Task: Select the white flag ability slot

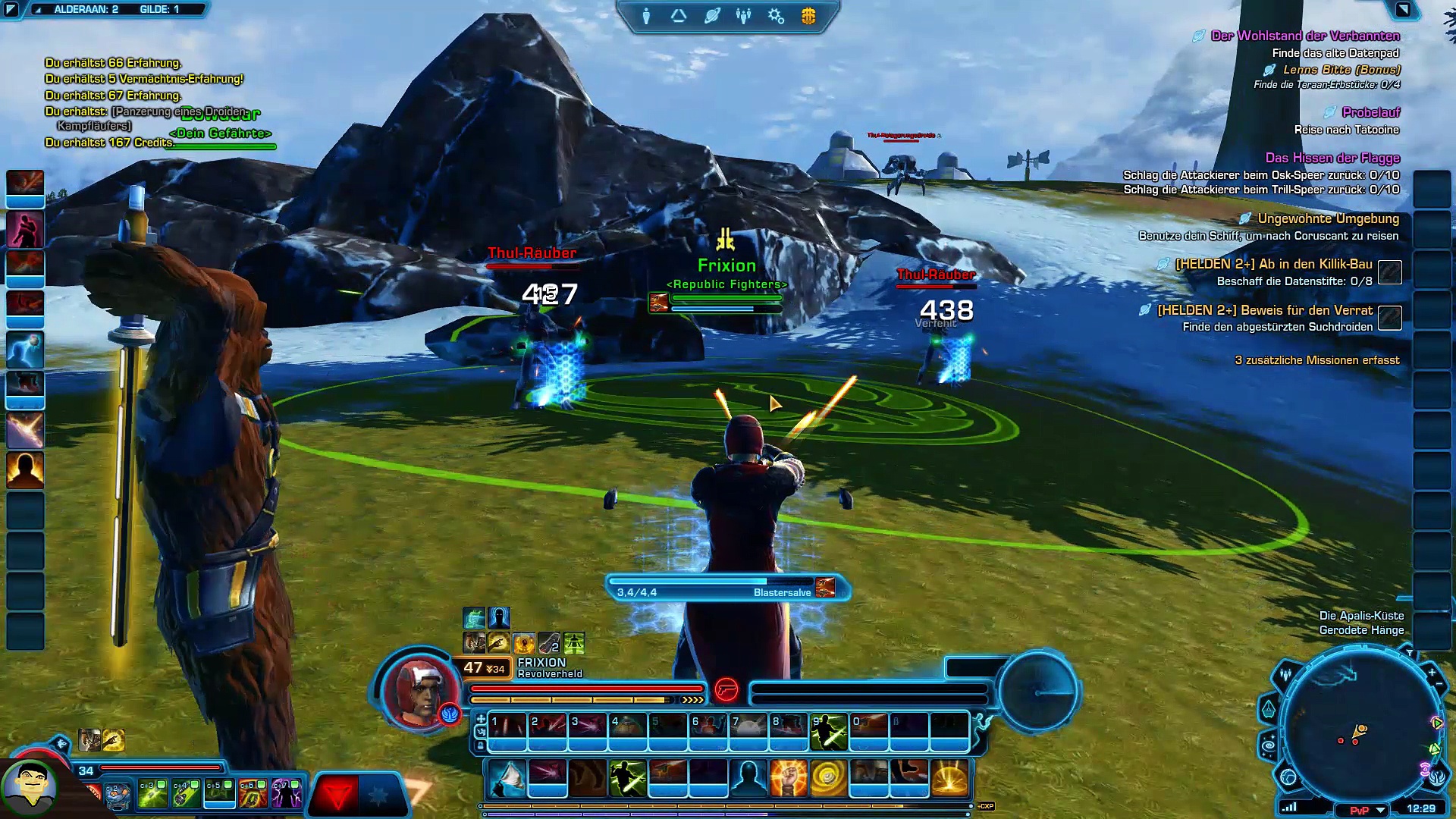Action: [507, 779]
